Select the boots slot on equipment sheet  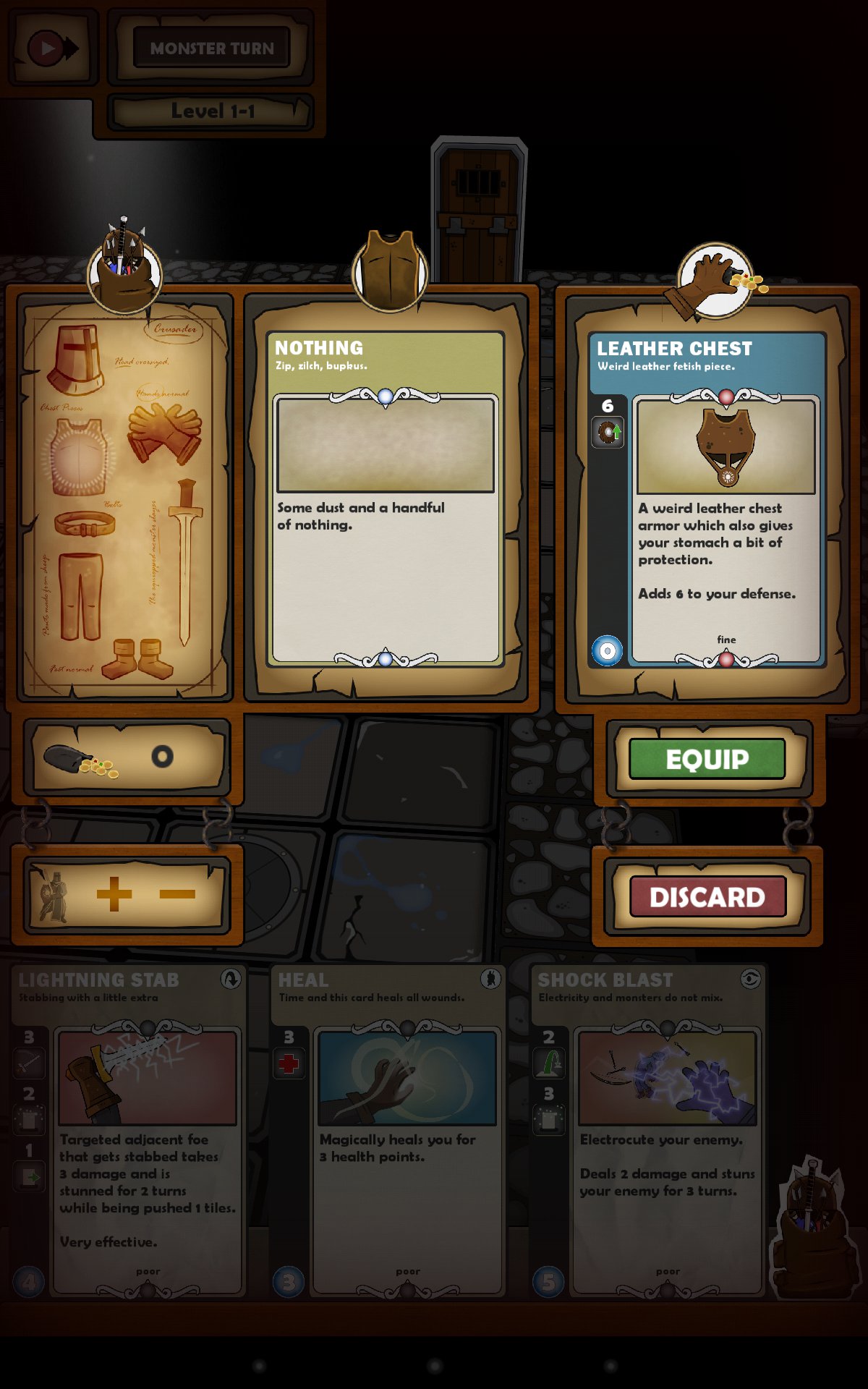click(x=137, y=658)
